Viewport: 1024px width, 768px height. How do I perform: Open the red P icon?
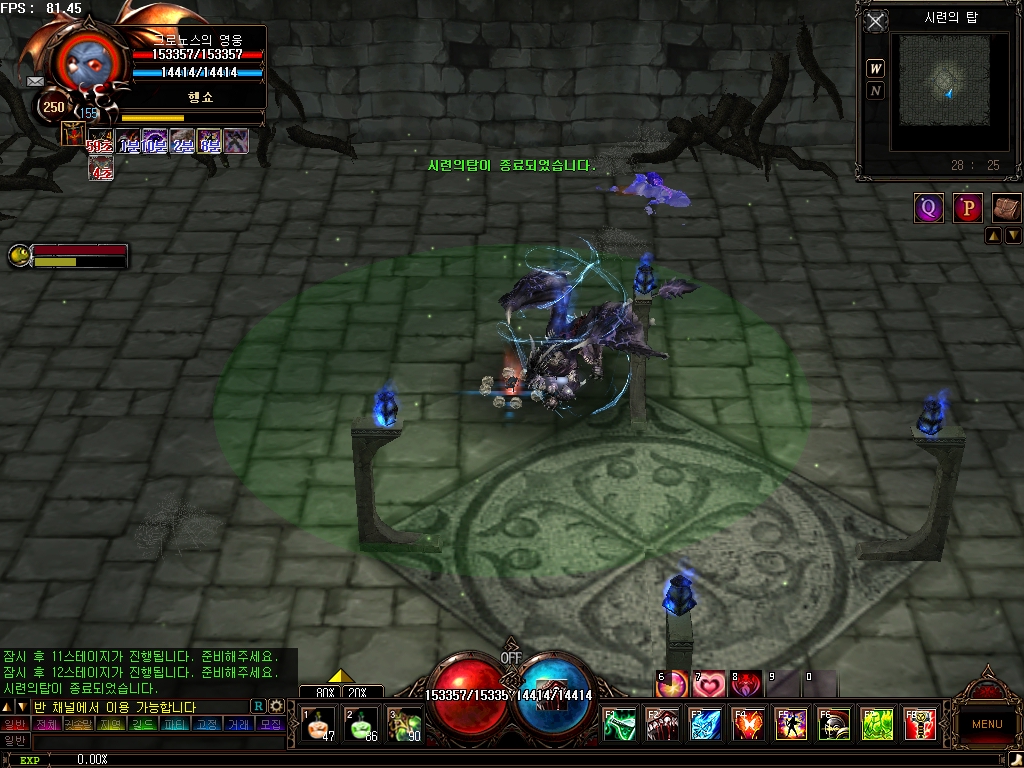tap(967, 208)
